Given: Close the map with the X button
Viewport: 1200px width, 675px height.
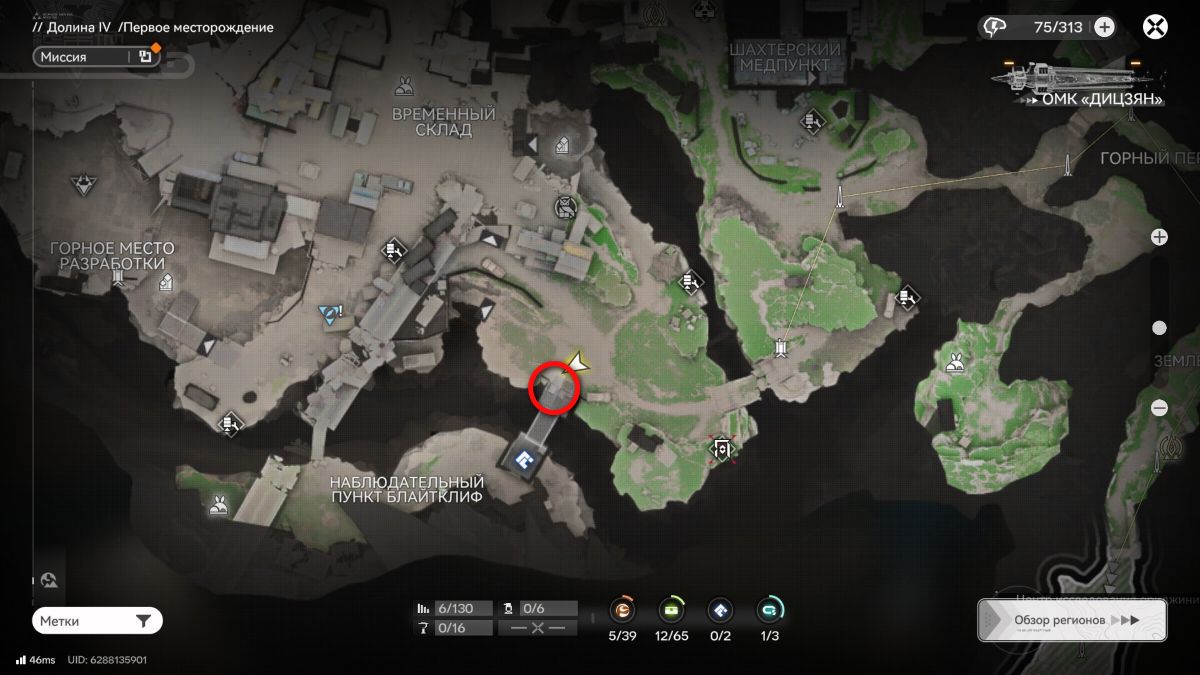Looking at the screenshot, I should 1157,28.
